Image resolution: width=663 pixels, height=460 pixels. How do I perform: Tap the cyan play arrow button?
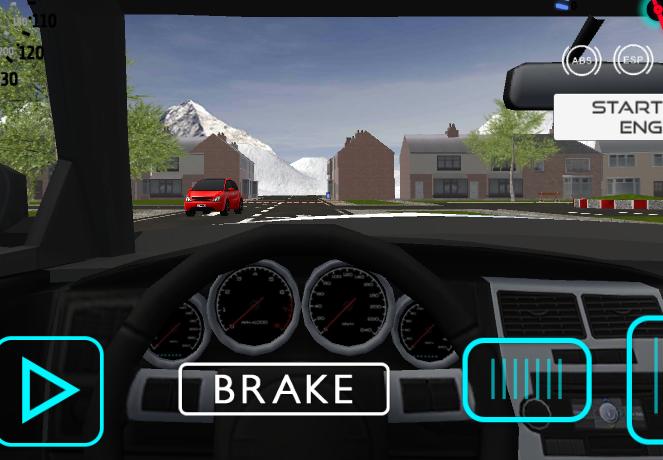point(49,390)
